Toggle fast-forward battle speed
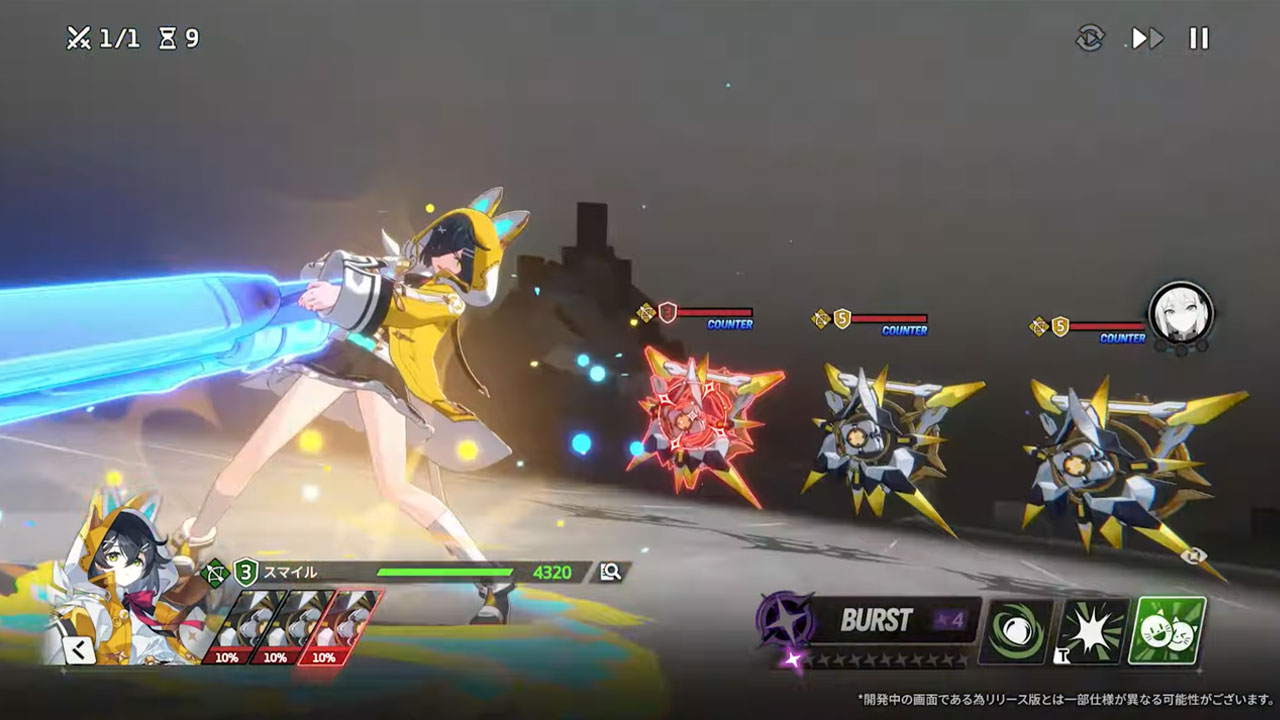This screenshot has height=720, width=1280. (x=1146, y=39)
